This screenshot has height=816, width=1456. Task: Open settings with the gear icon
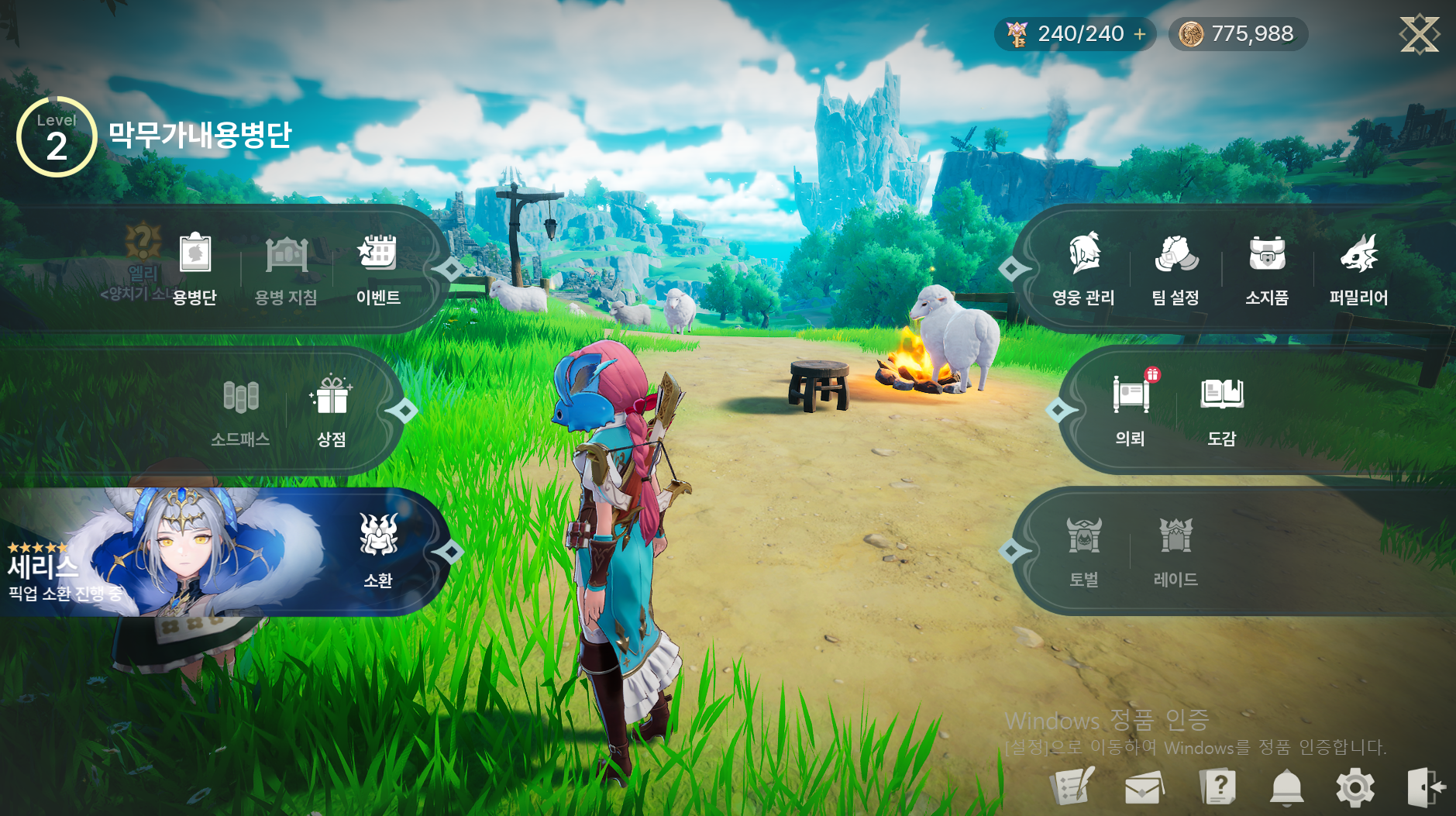tap(1355, 788)
